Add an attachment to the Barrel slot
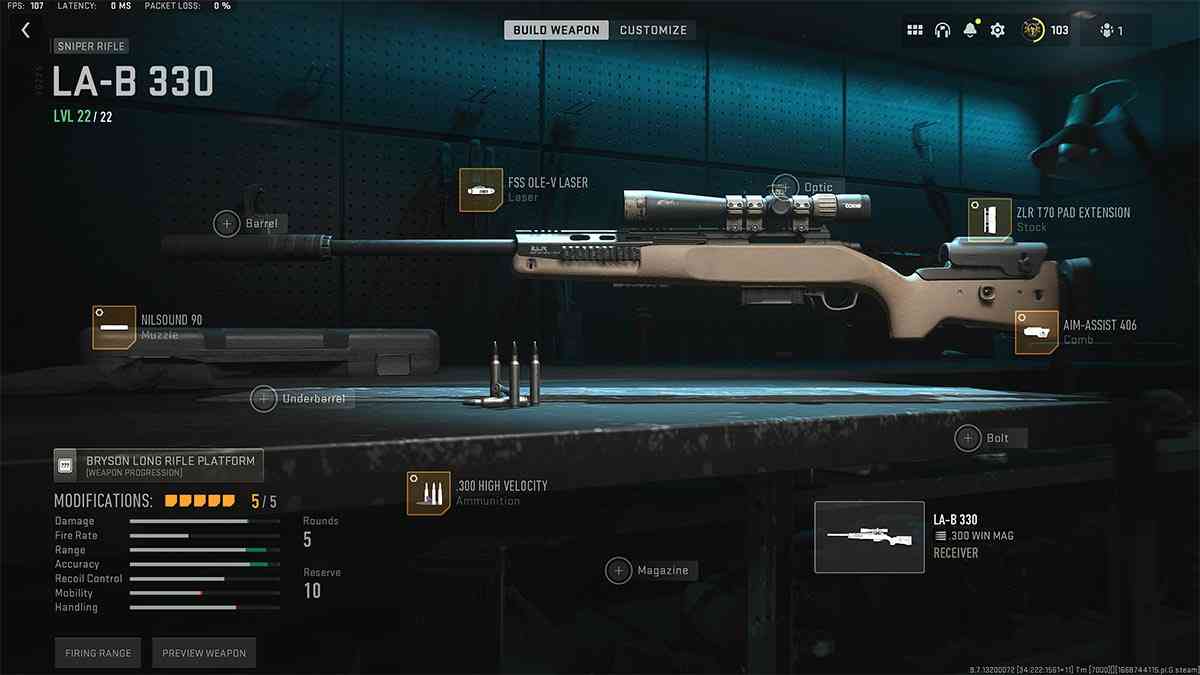1200x675 pixels. pyautogui.click(x=227, y=223)
